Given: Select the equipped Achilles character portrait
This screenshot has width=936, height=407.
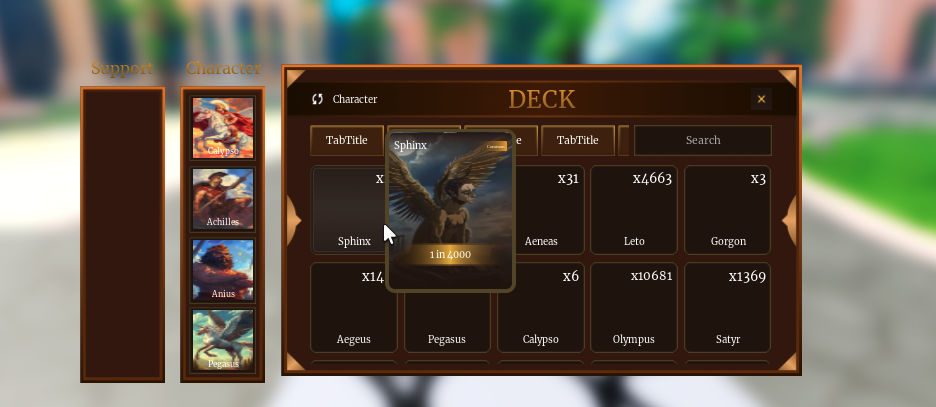Looking at the screenshot, I should [x=223, y=199].
